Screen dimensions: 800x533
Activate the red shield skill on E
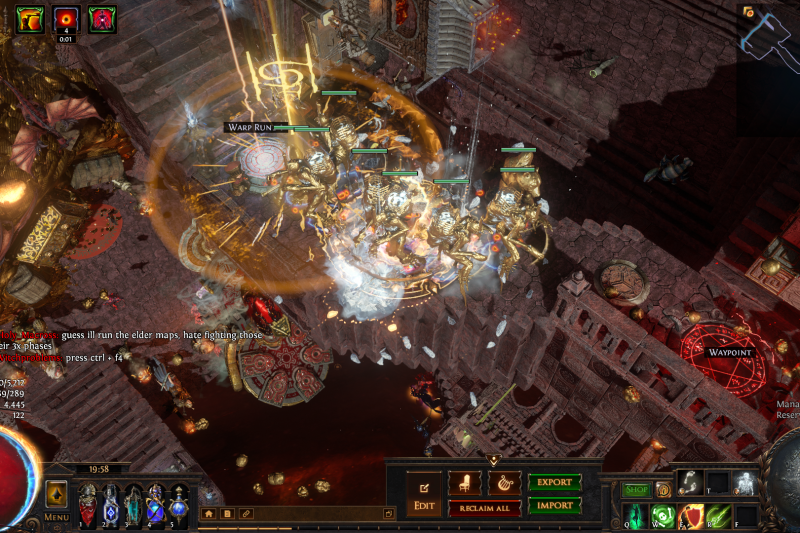690,516
